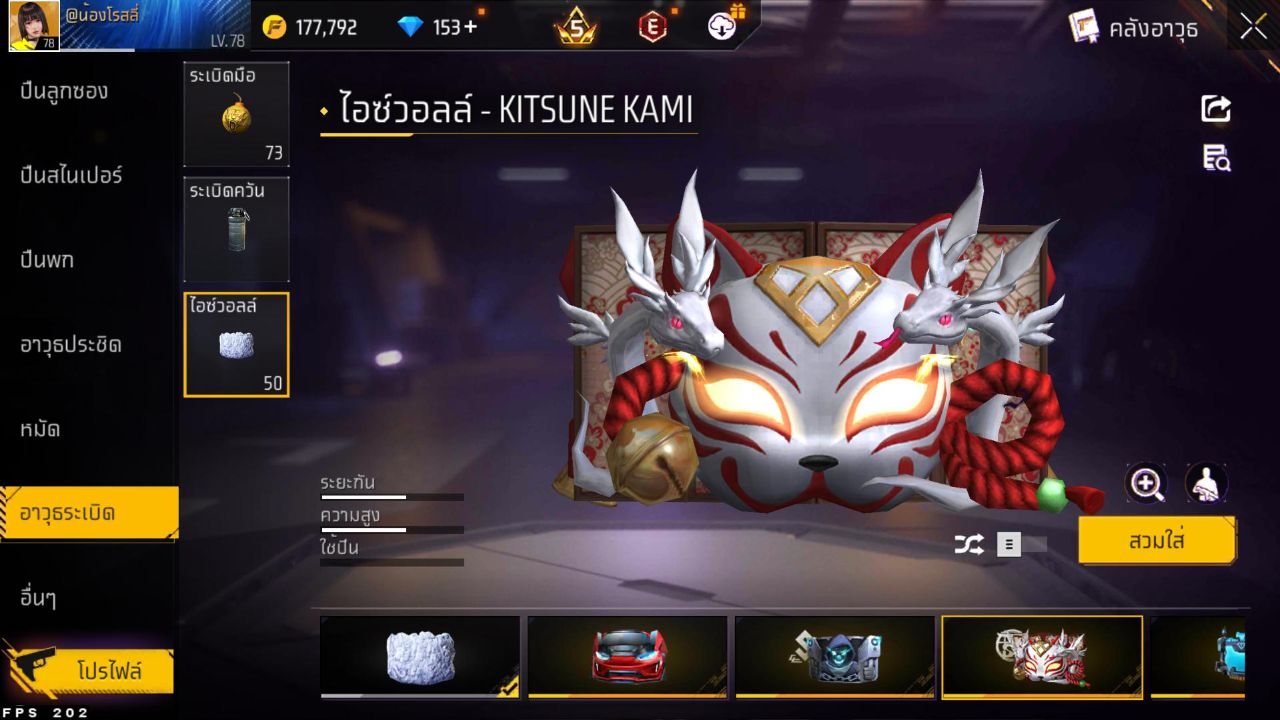The width and height of the screenshot is (1280, 720).
Task: Open the skin details search icon
Action: click(1216, 158)
